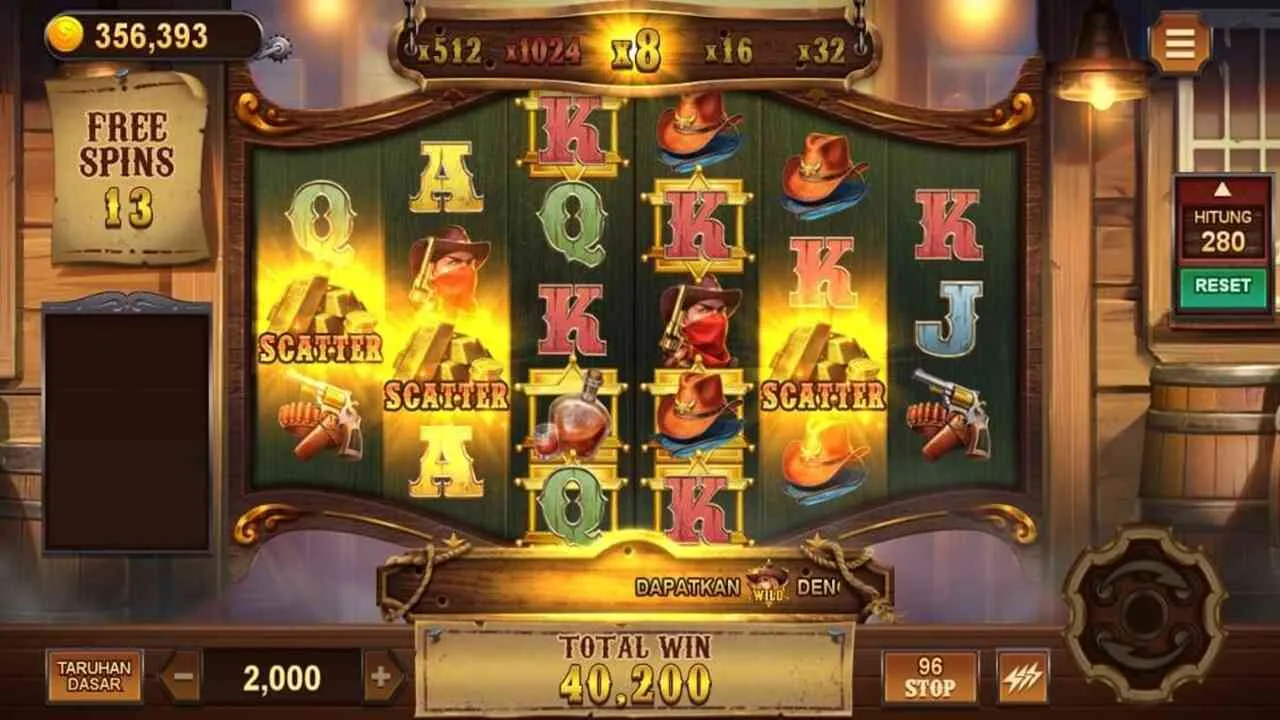Open the hamburger menu

coord(1180,43)
